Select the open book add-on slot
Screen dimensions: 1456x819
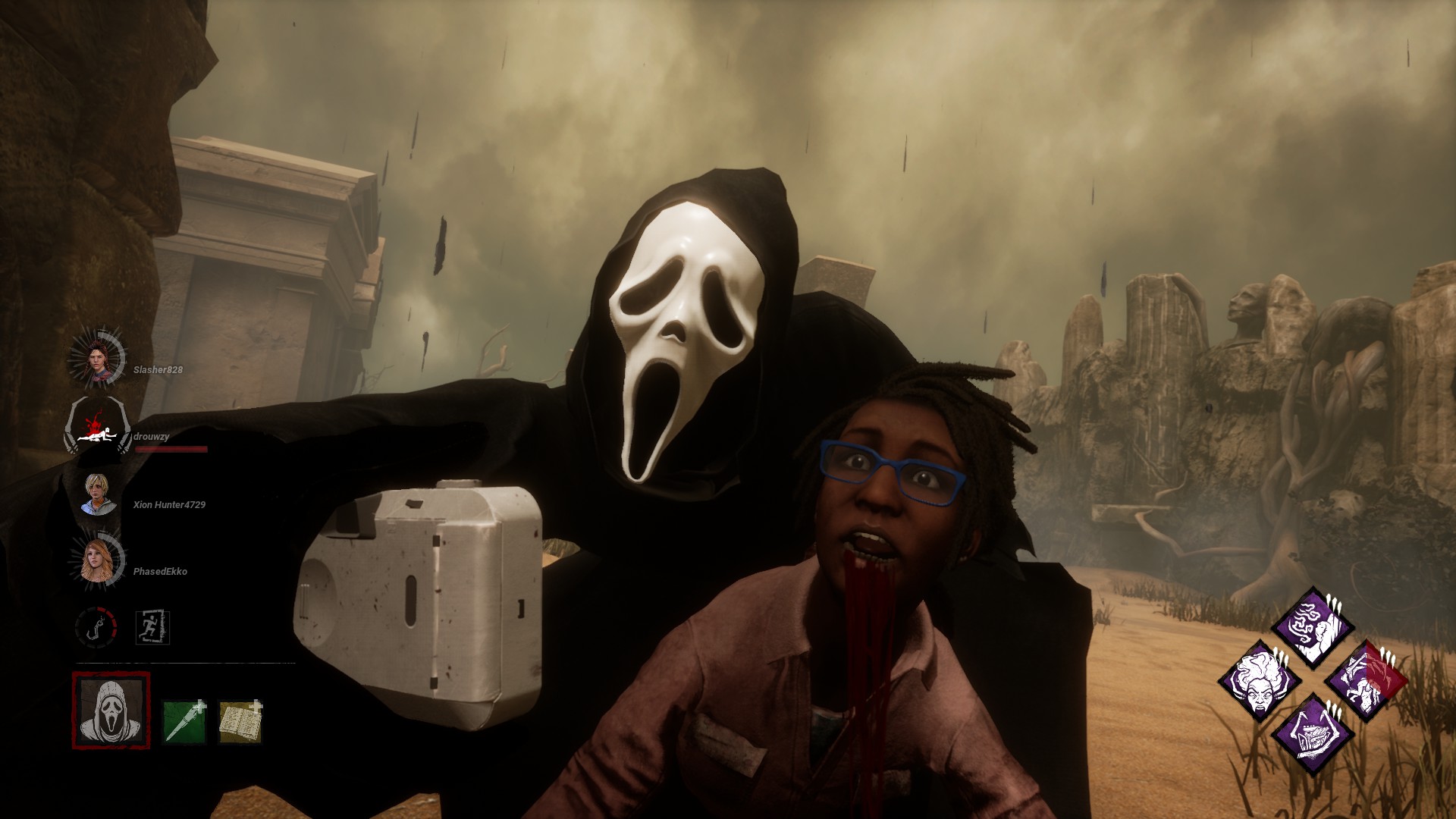[x=240, y=721]
